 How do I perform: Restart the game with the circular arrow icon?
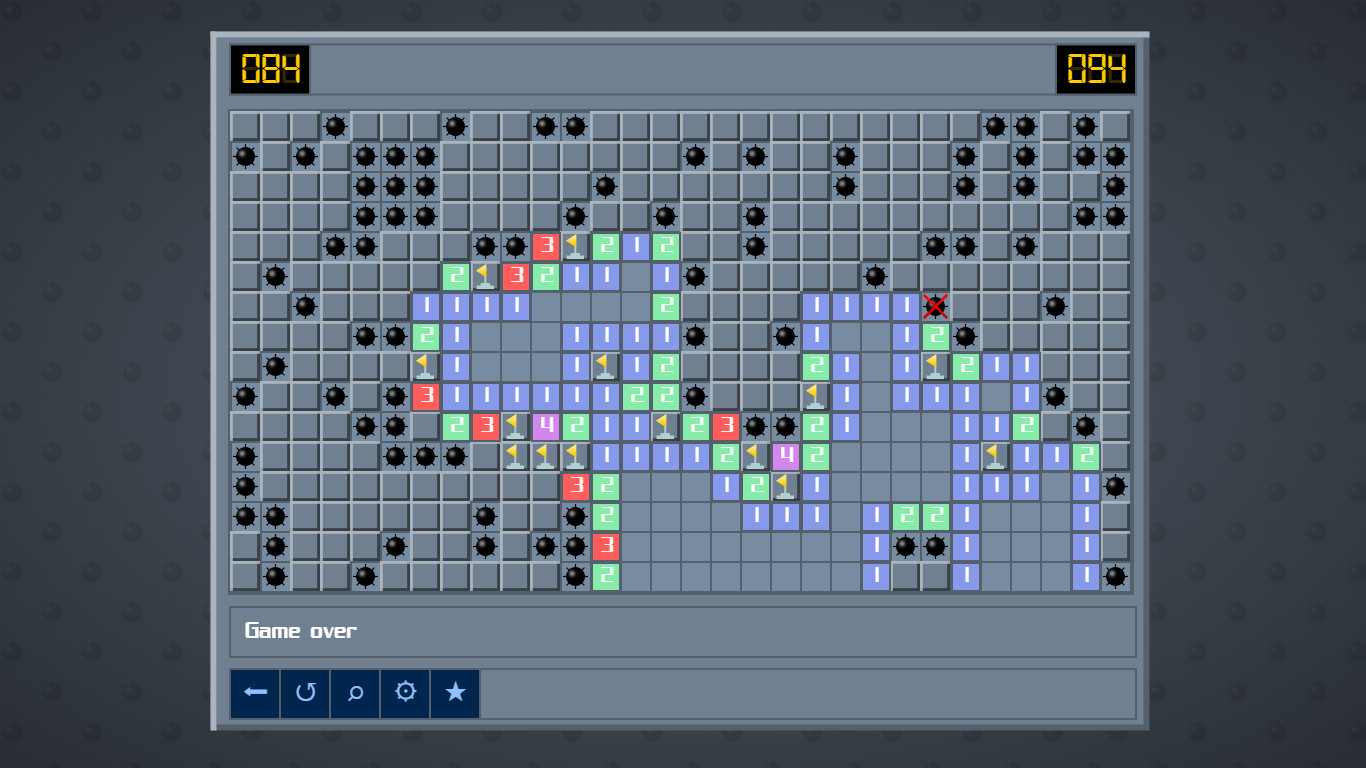click(305, 692)
